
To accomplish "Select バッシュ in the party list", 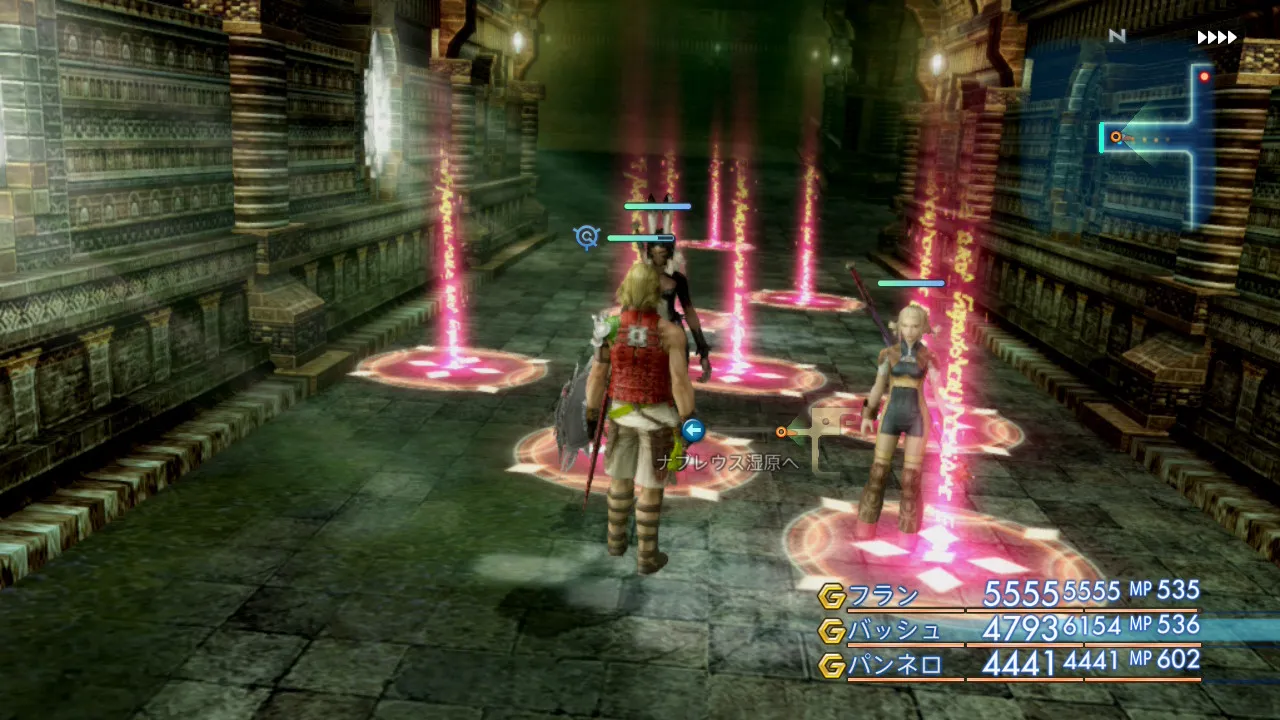I will (894, 630).
